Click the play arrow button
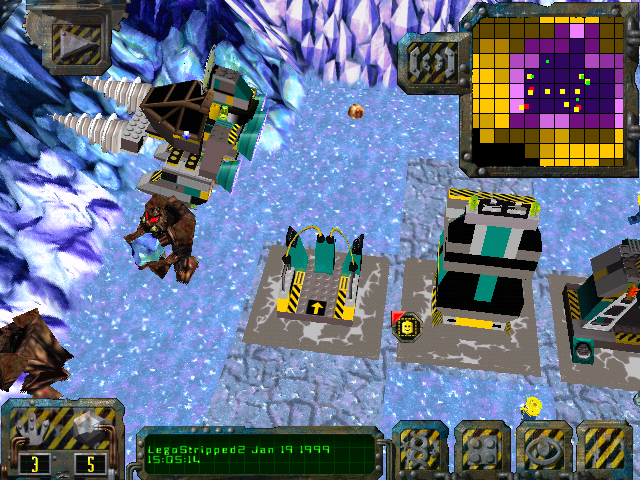 [x=67, y=39]
